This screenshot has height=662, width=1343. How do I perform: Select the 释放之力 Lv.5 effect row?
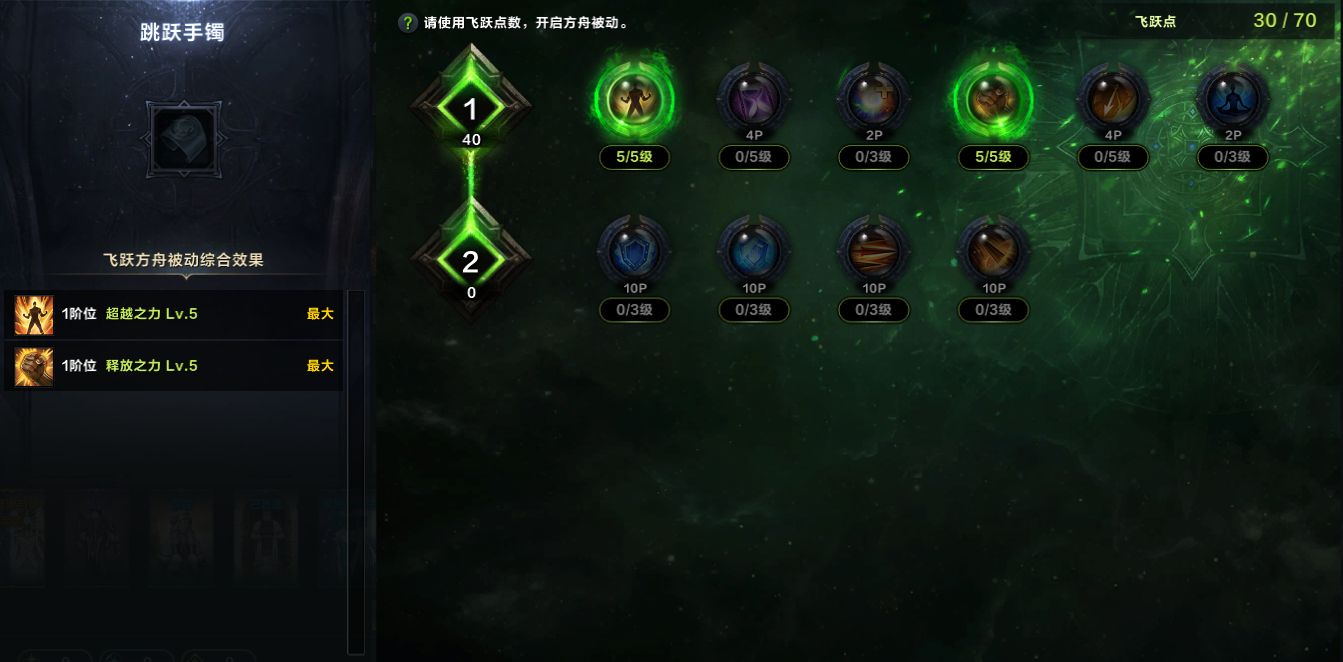point(174,366)
